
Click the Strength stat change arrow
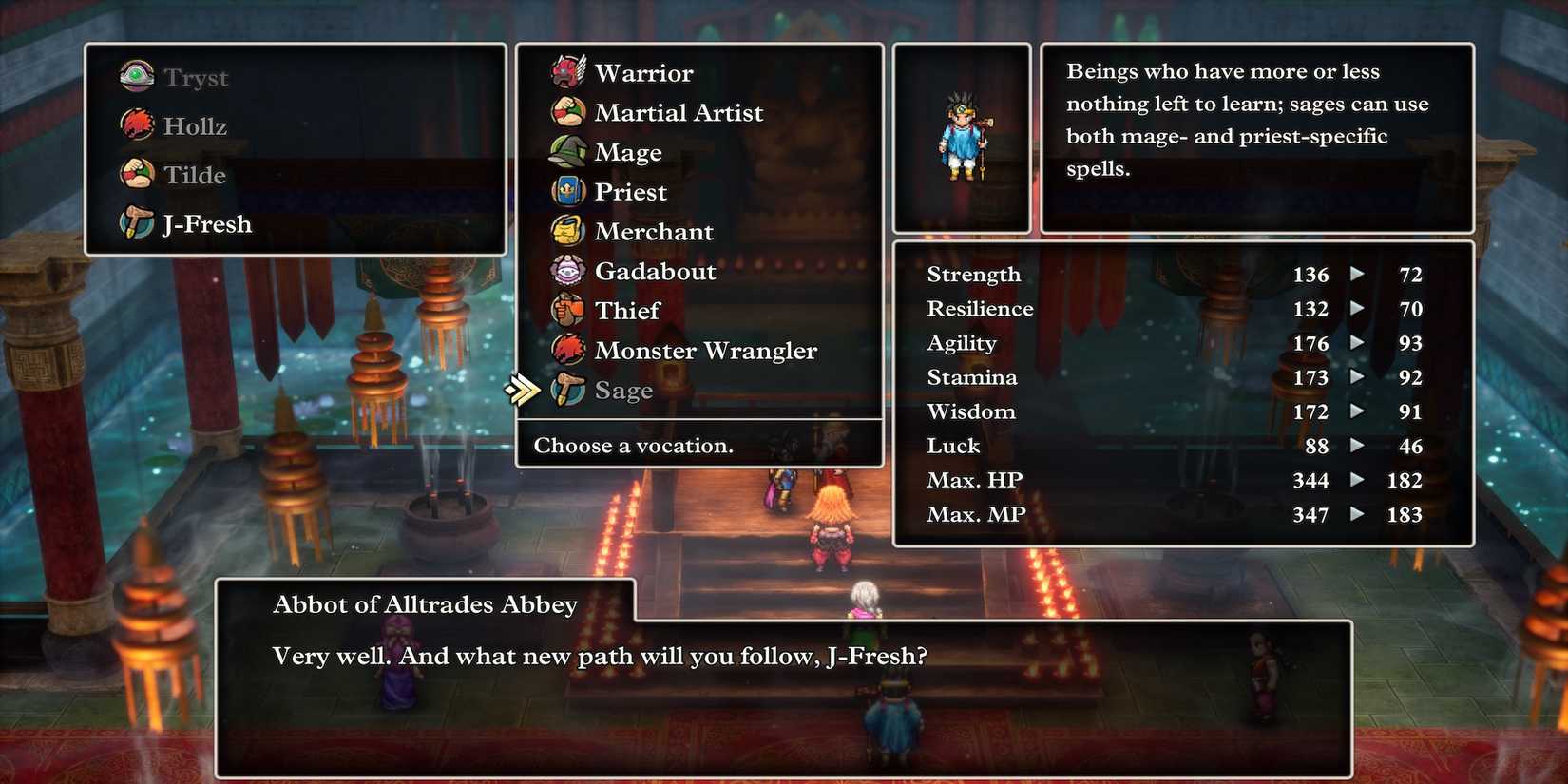[1357, 275]
